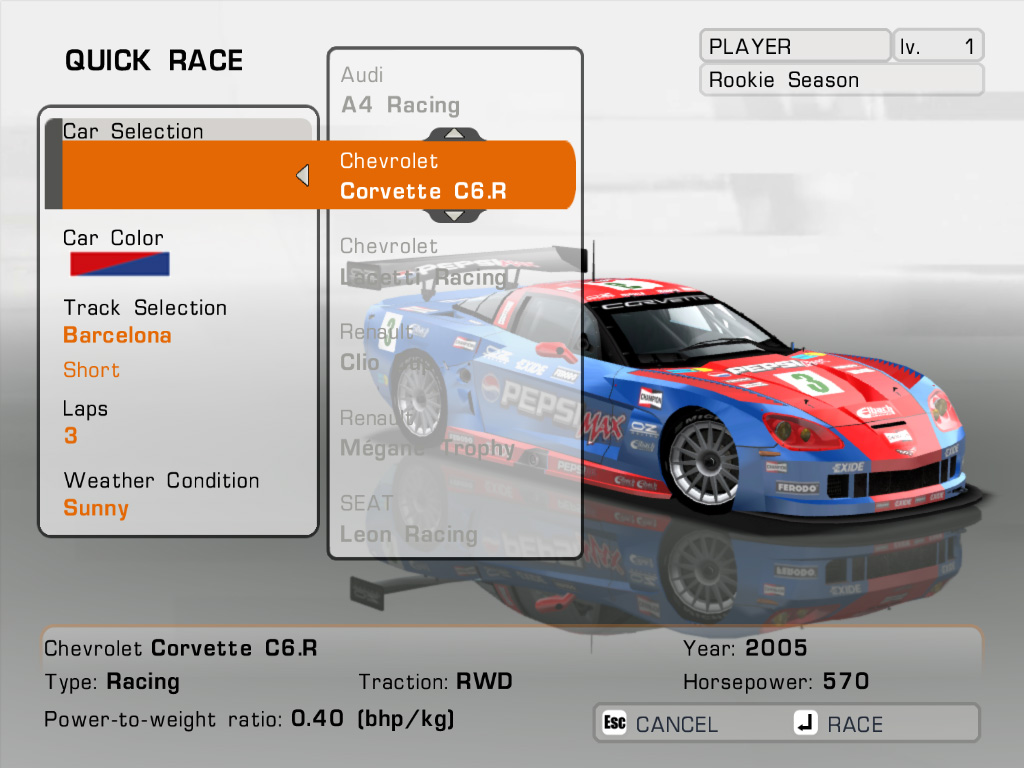This screenshot has width=1024, height=768.
Task: Change the Barcelona track selection
Action: coord(117,335)
